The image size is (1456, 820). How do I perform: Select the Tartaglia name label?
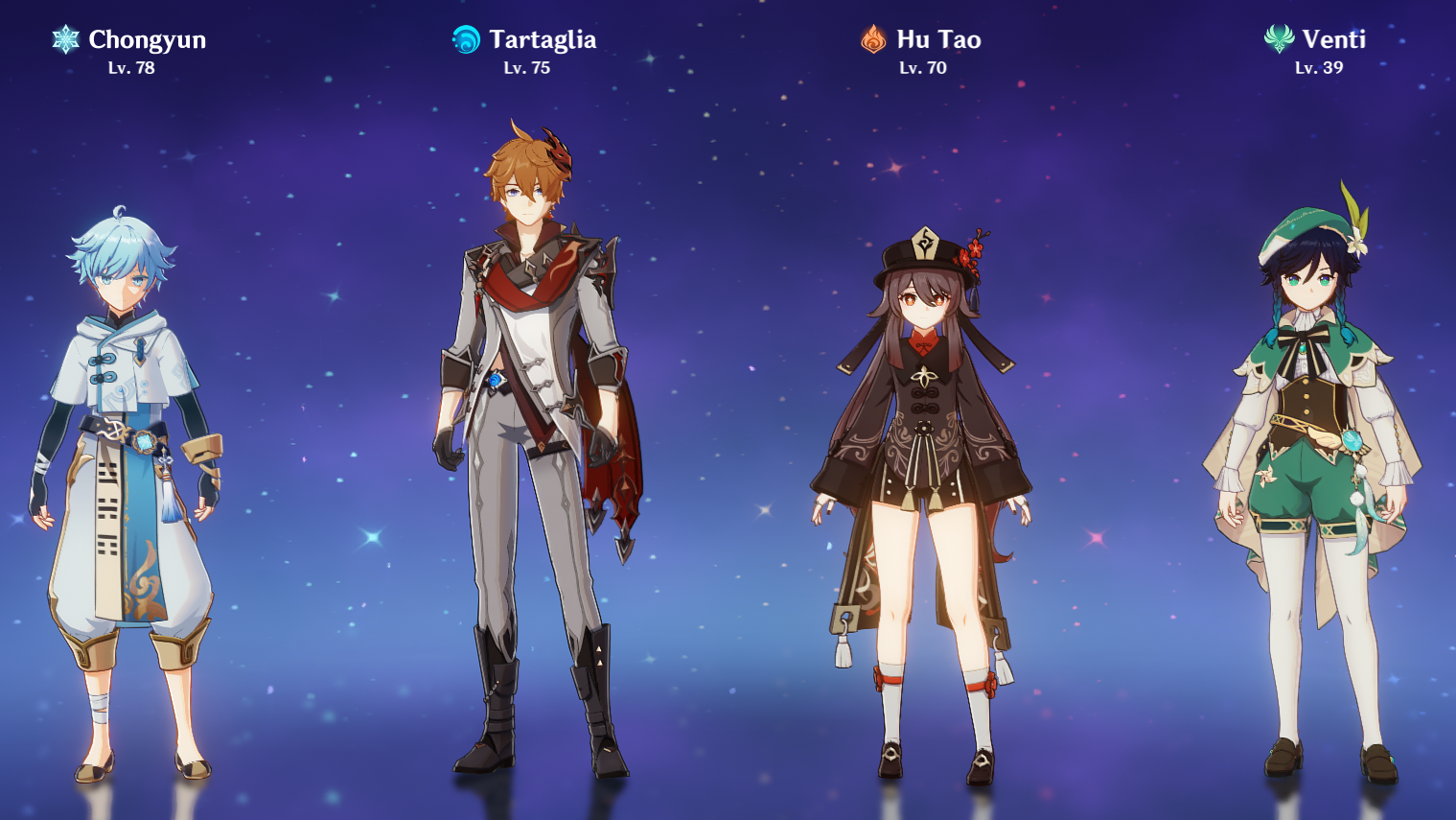[541, 40]
